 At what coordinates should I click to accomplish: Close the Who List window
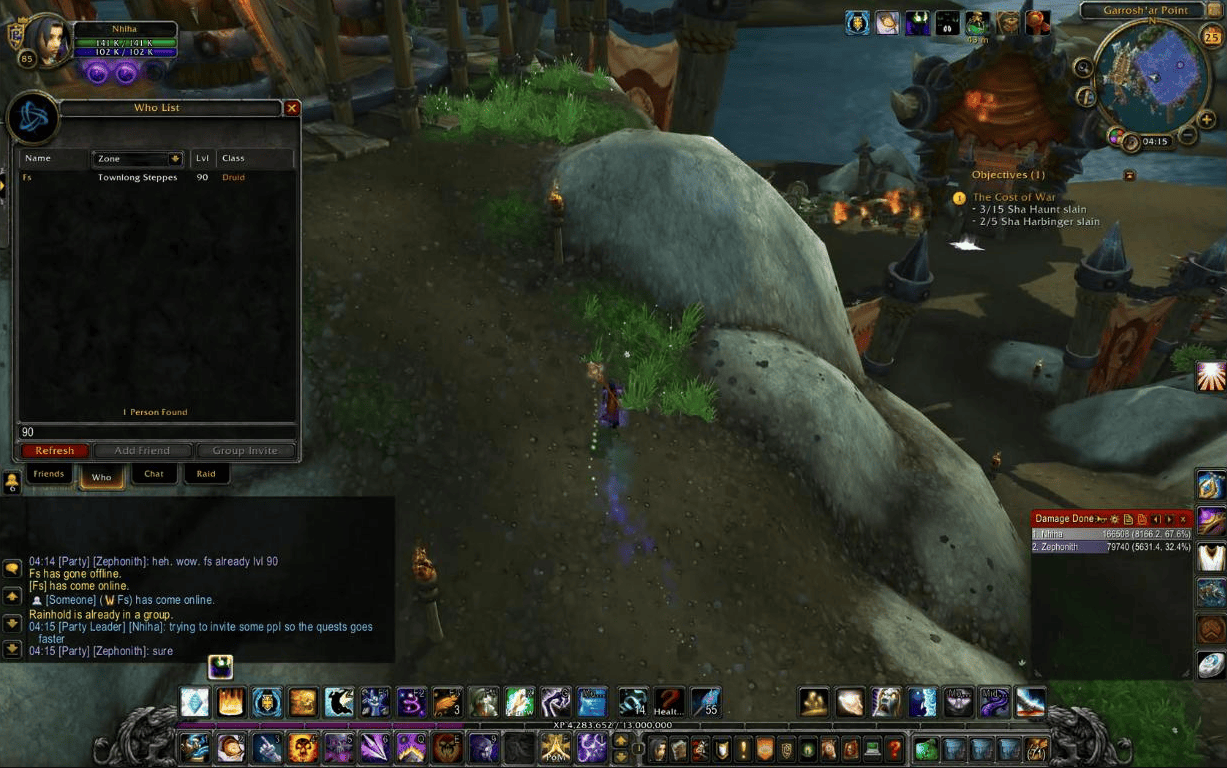coord(292,108)
